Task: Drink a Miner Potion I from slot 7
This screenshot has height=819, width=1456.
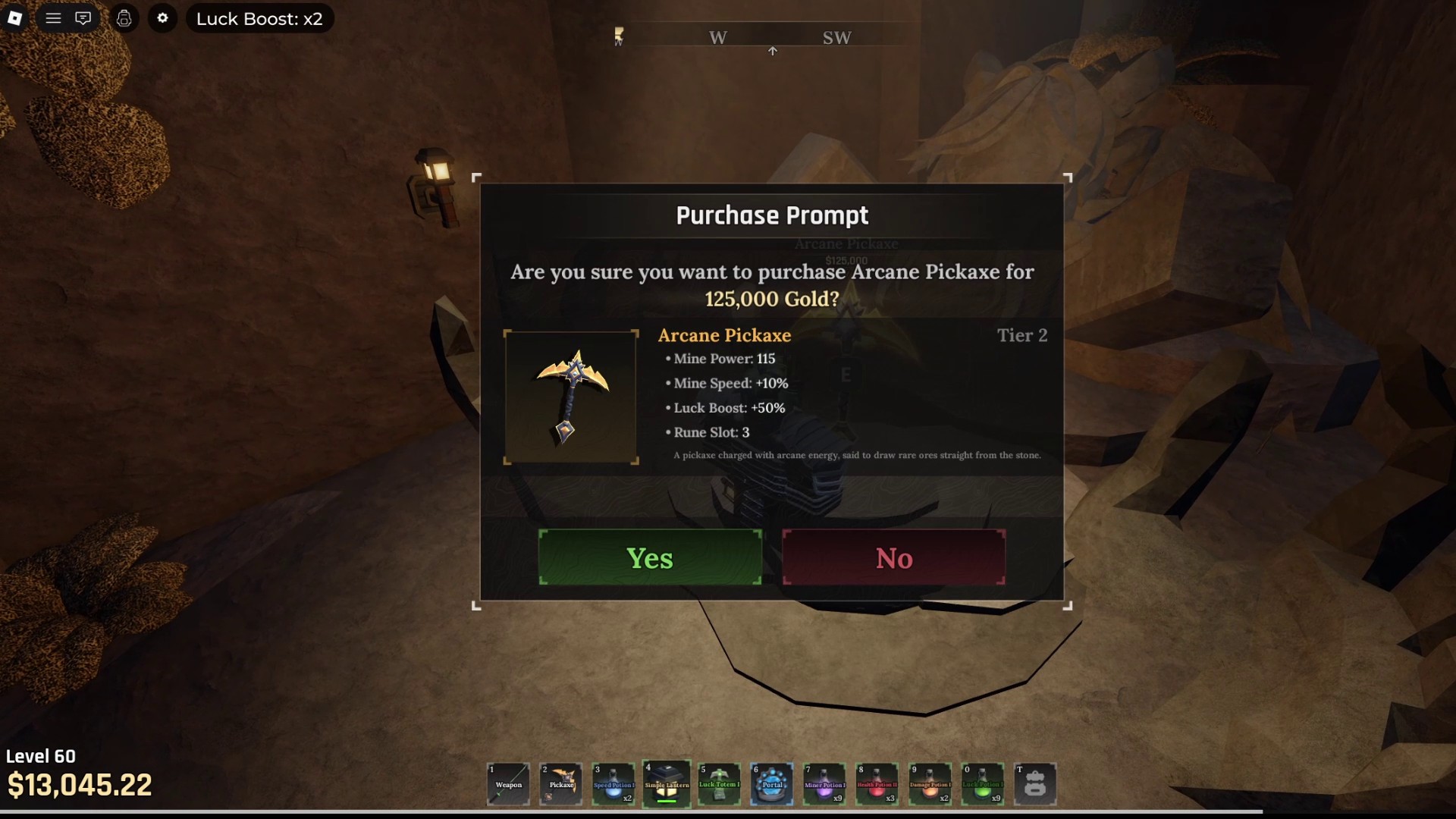Action: point(825,784)
